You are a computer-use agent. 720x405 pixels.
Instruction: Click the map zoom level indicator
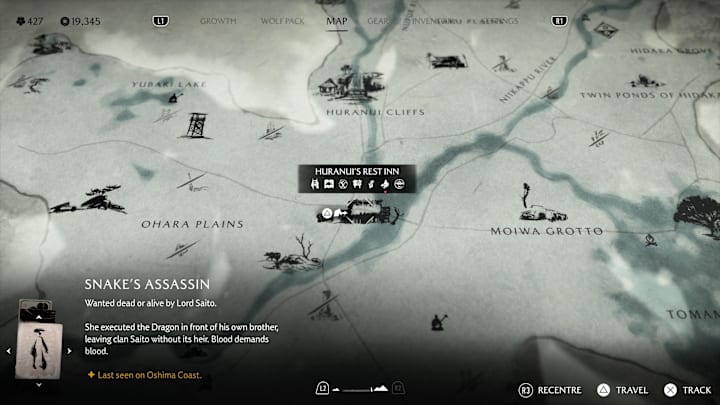point(359,387)
